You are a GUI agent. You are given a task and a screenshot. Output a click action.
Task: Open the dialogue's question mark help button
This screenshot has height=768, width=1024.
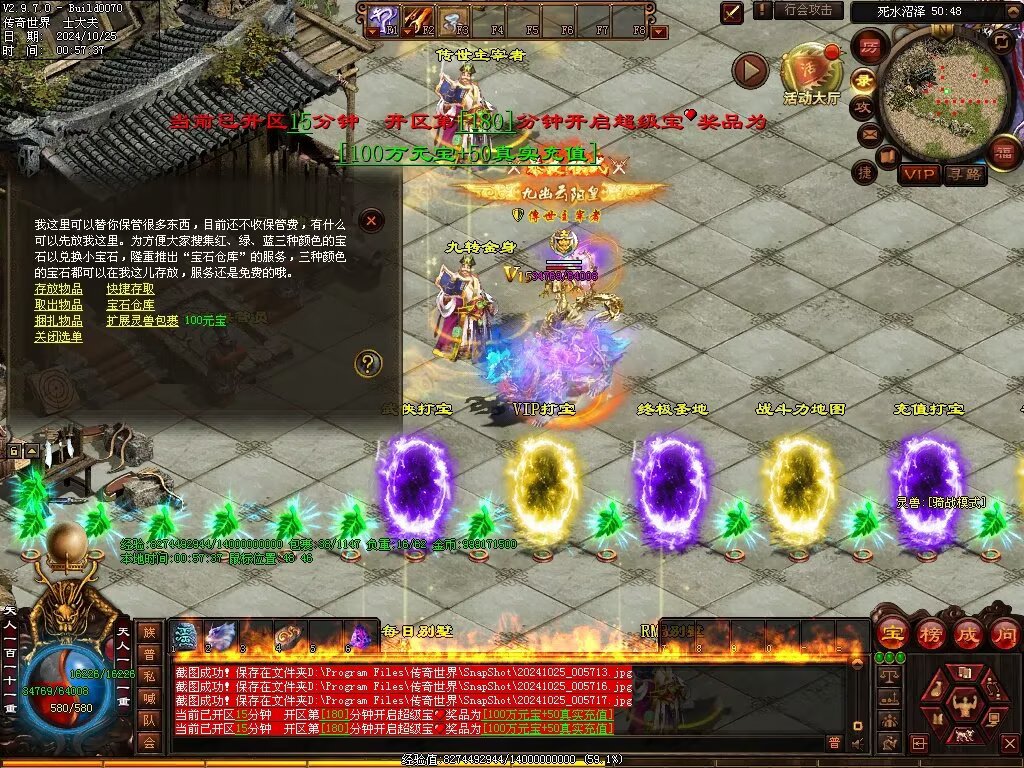[x=369, y=363]
